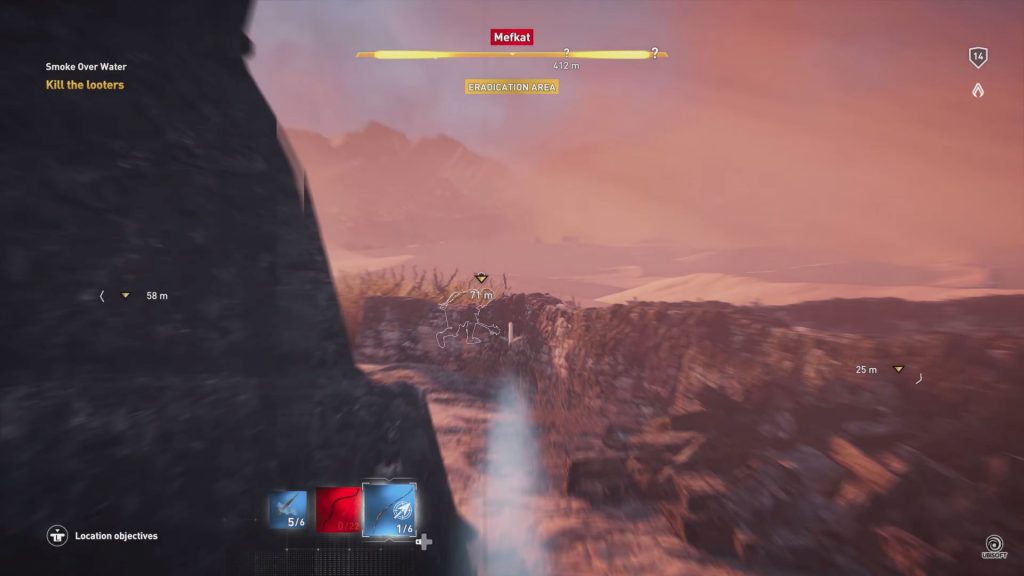The width and height of the screenshot is (1024, 576).
Task: Choose the highlighted bow slot showing 1/6
Action: pyautogui.click(x=389, y=507)
